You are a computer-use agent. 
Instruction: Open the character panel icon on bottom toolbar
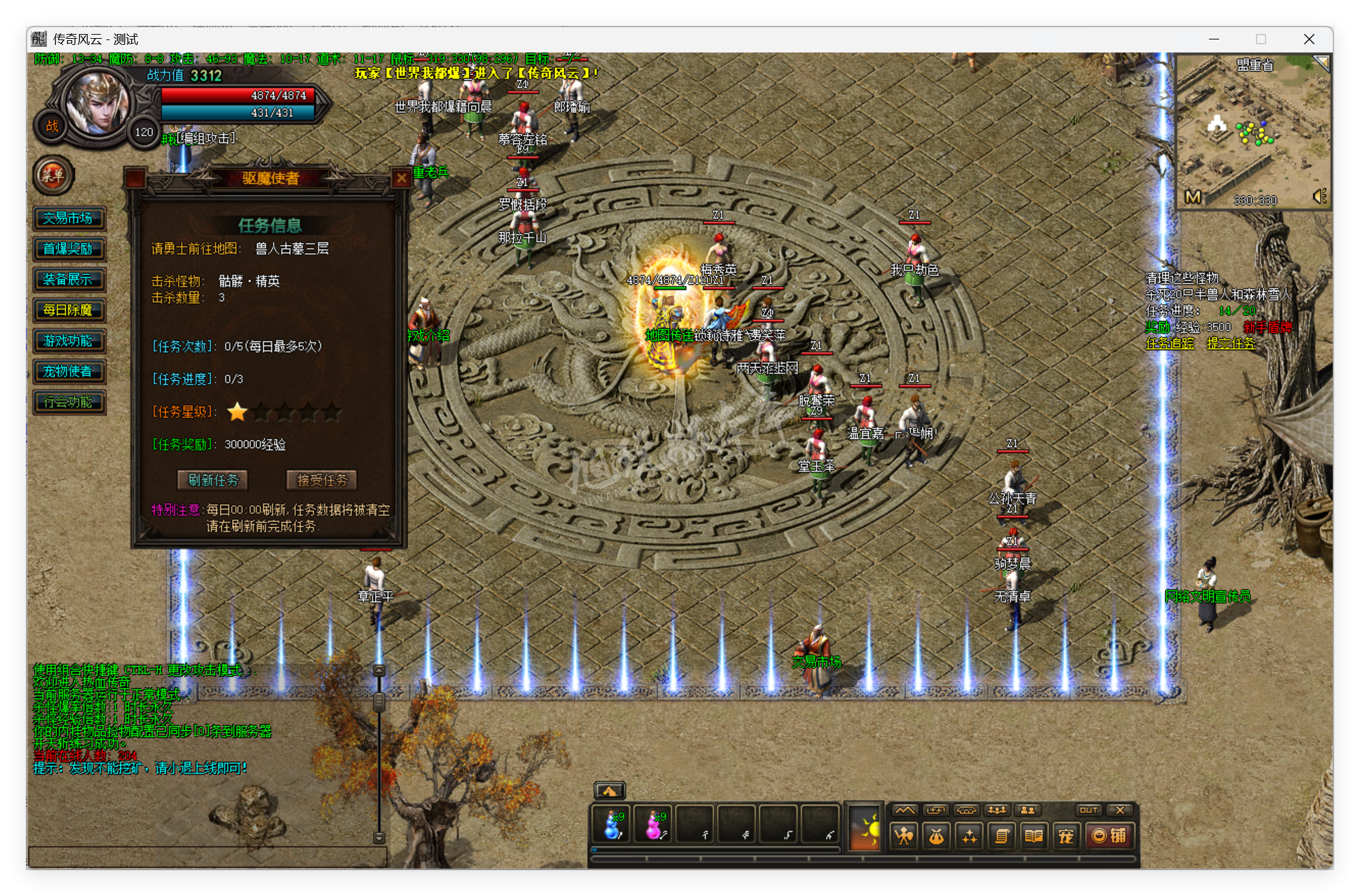pos(903,837)
